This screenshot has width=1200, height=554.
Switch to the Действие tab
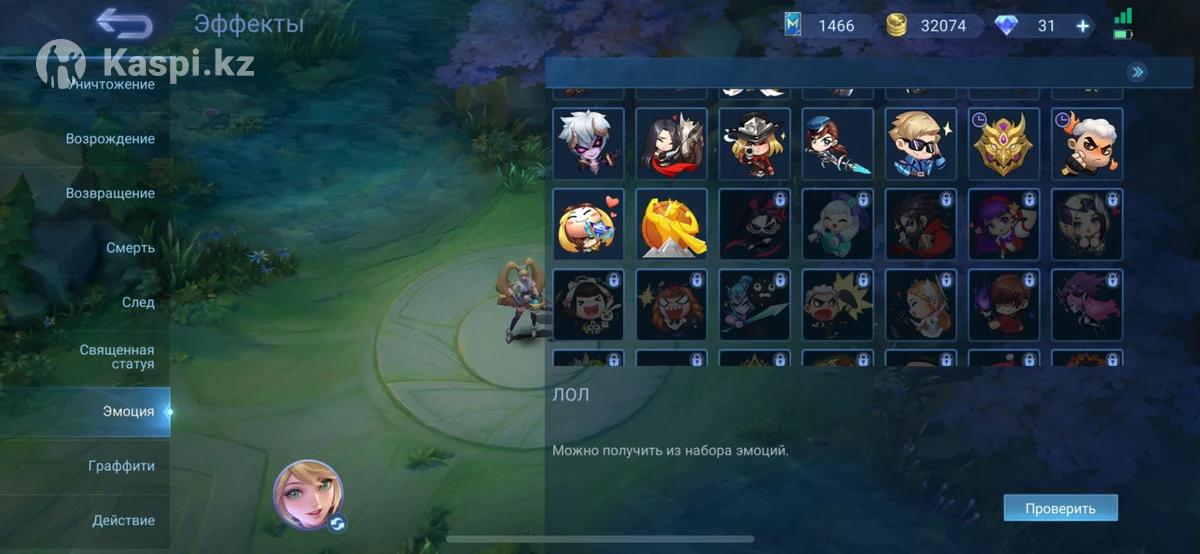[x=123, y=520]
